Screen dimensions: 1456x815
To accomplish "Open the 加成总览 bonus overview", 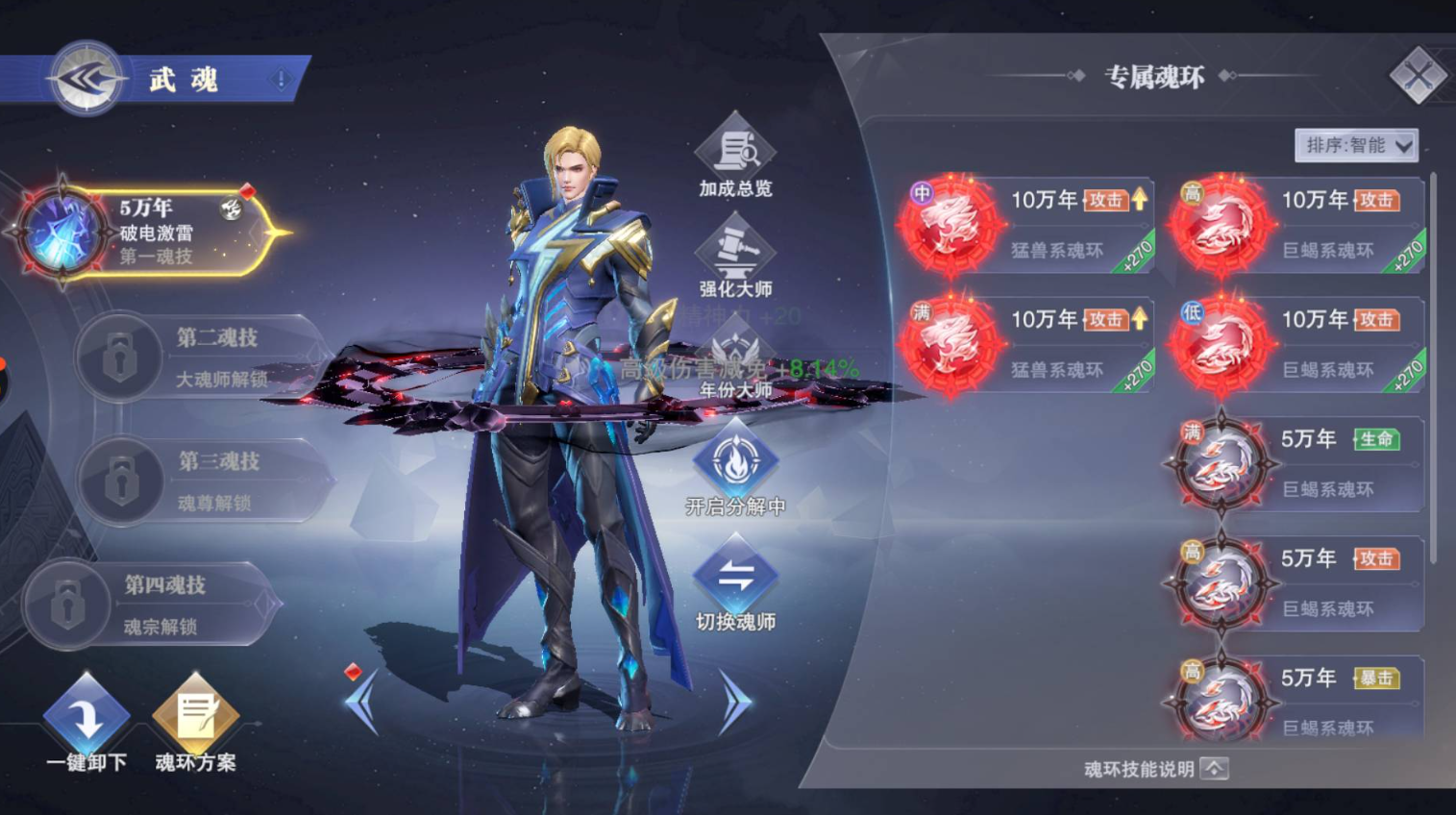I will click(x=735, y=156).
